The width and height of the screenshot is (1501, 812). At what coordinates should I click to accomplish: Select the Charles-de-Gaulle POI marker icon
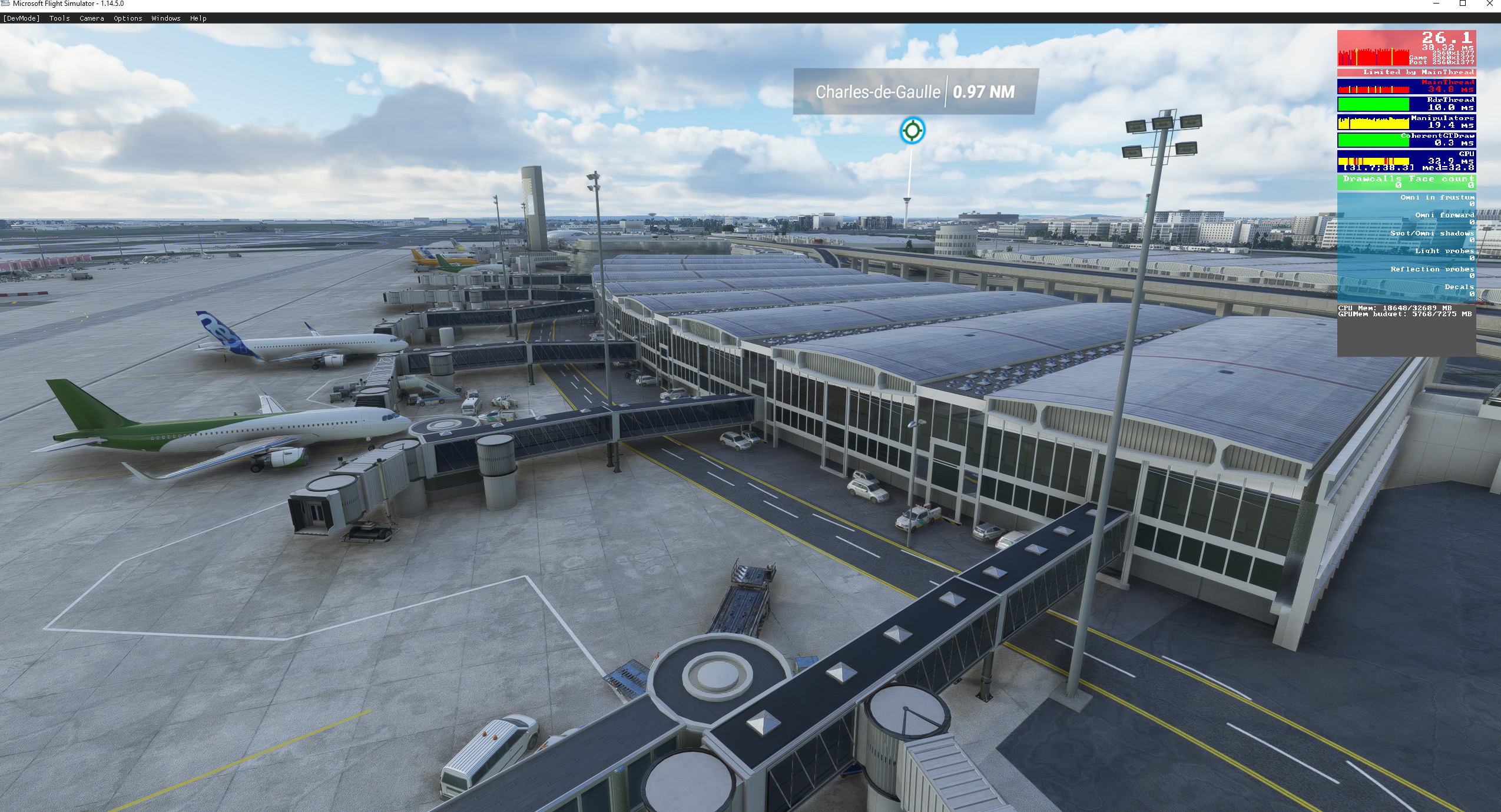coord(912,130)
